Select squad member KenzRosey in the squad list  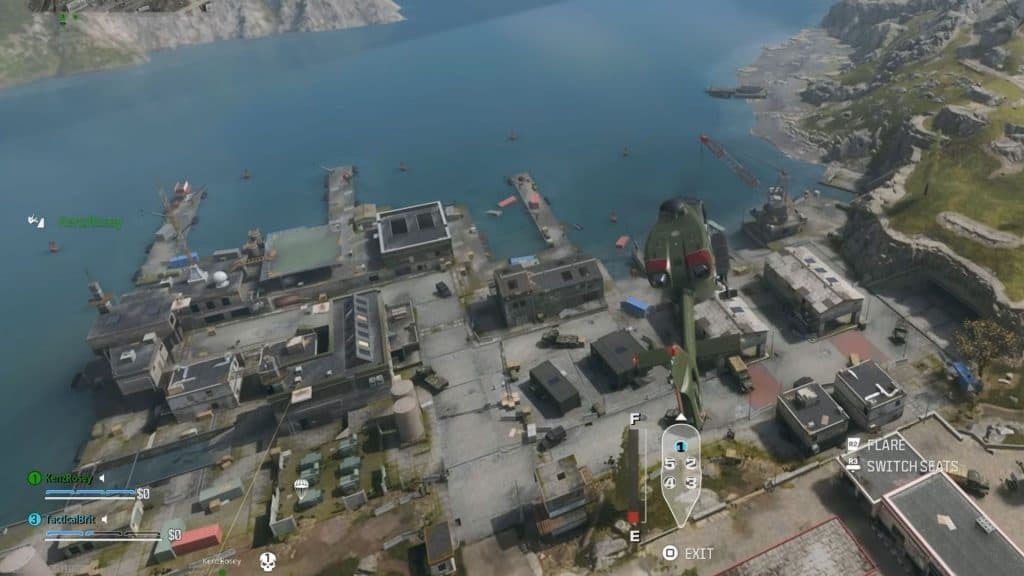[x=68, y=478]
